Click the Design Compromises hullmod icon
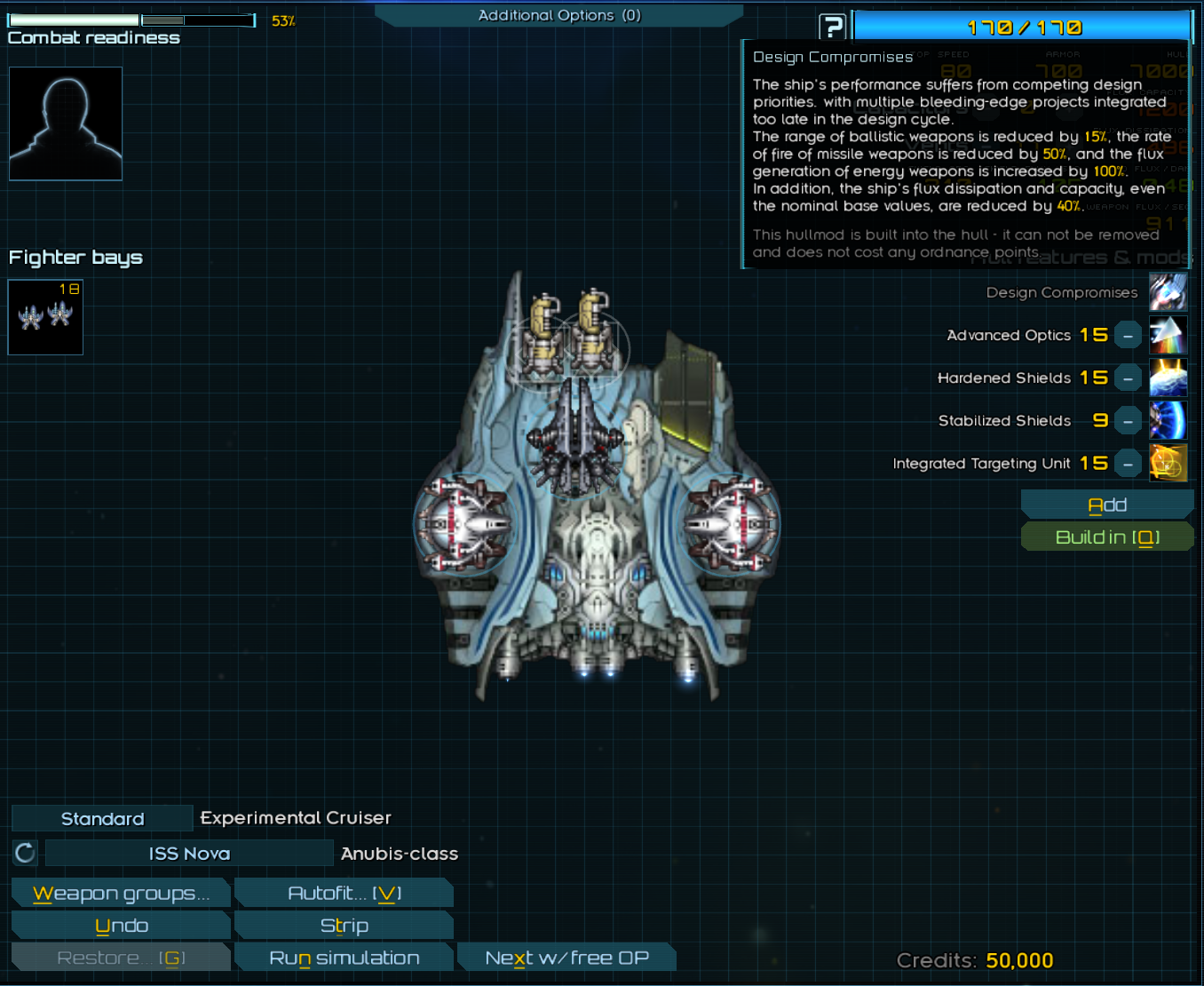The width and height of the screenshot is (1204, 986). 1168,292
